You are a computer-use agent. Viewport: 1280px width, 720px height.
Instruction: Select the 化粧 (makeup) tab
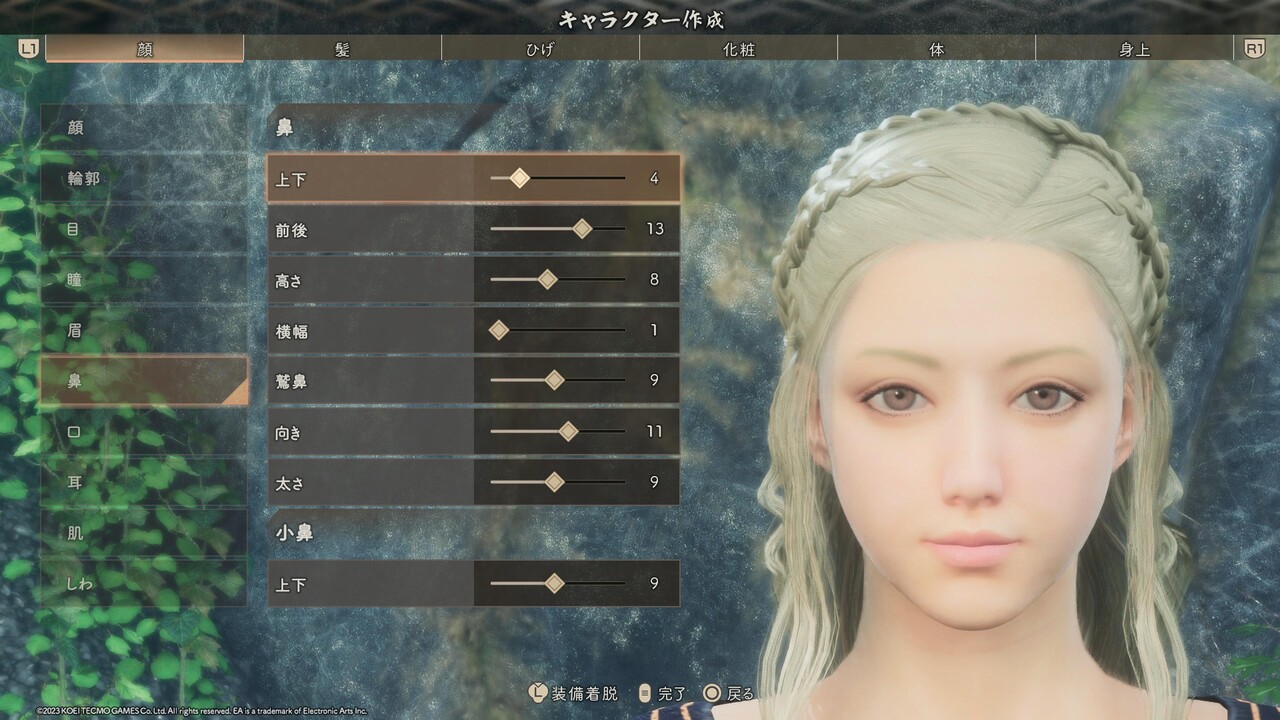pyautogui.click(x=738, y=49)
